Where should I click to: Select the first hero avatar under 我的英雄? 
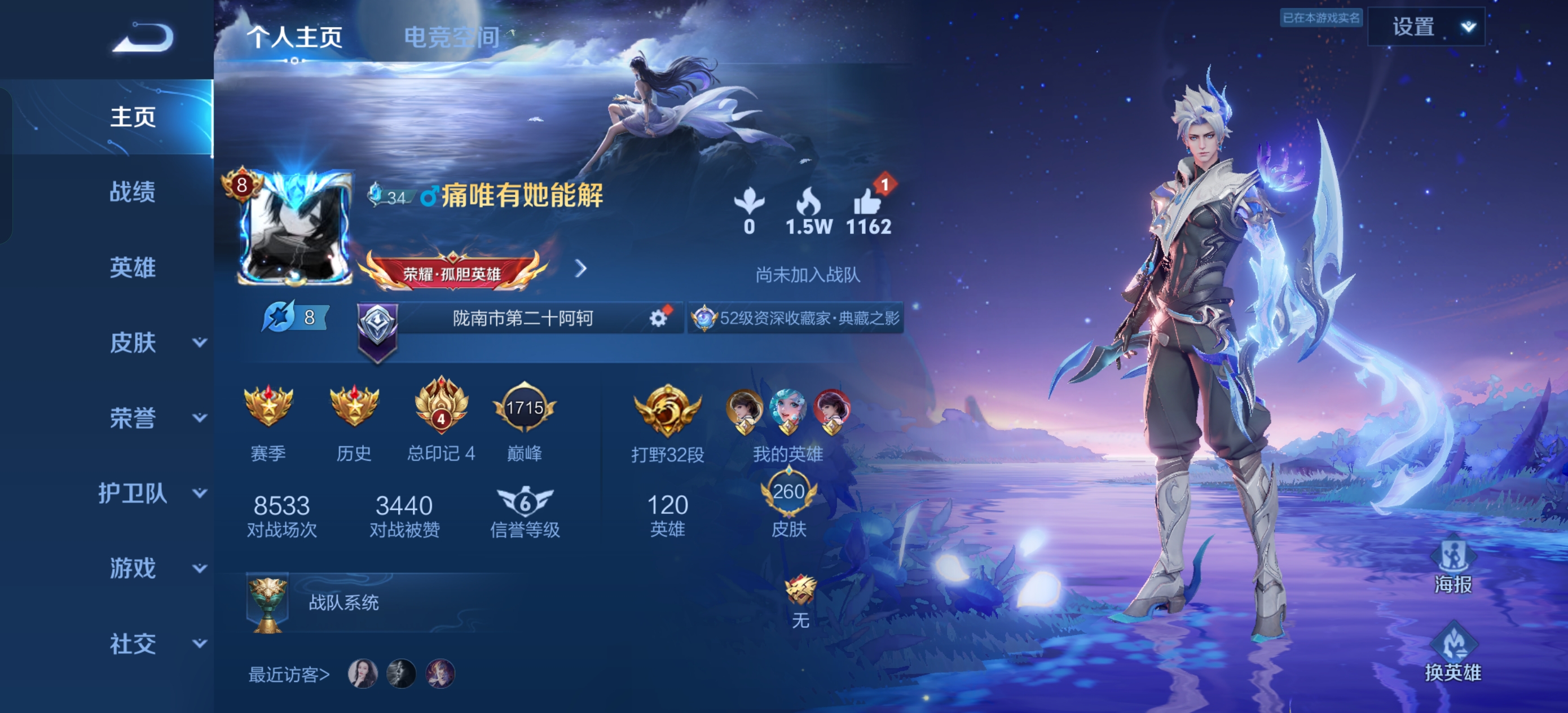[x=744, y=412]
